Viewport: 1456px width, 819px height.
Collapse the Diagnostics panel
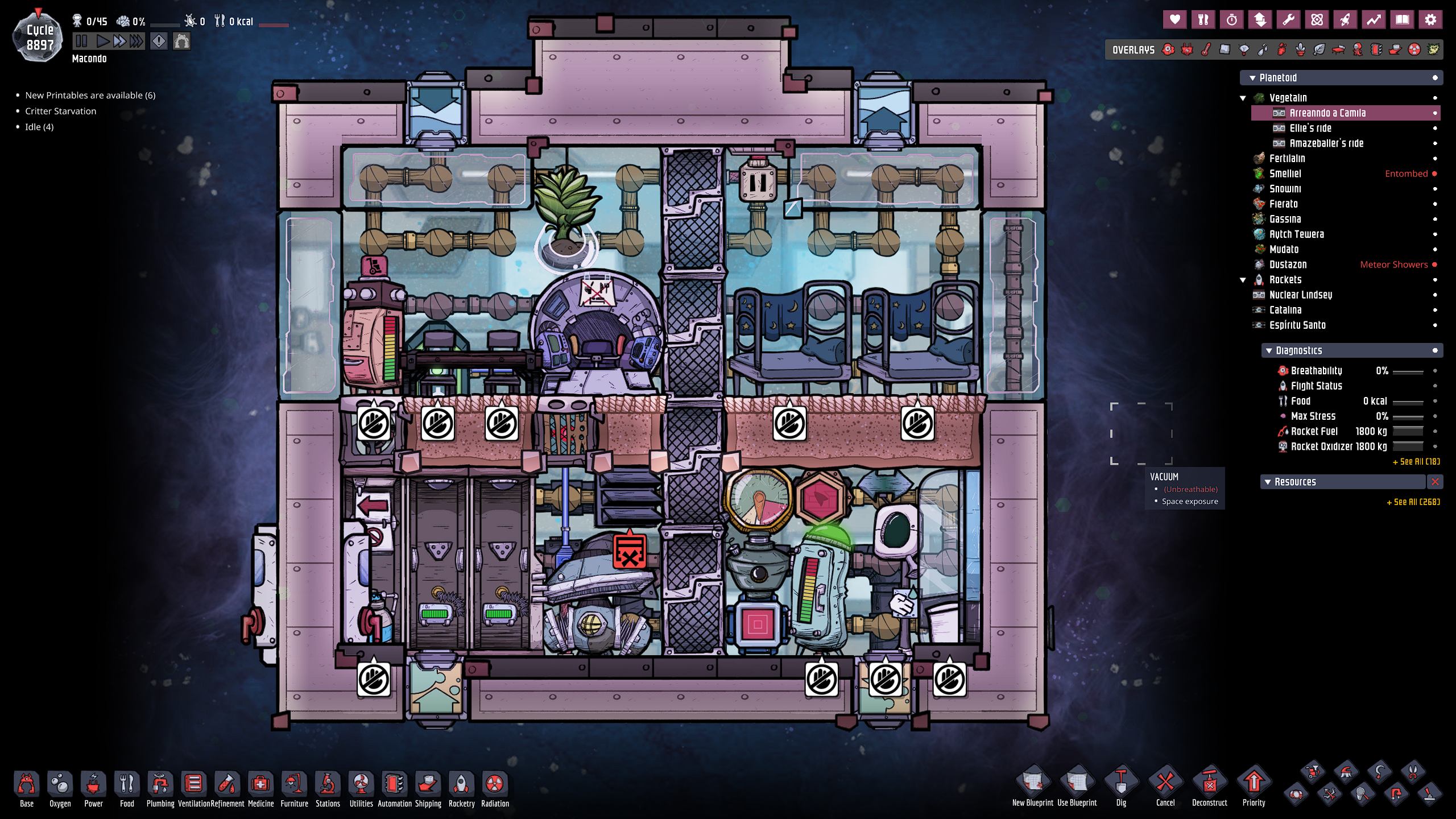pyautogui.click(x=1269, y=351)
